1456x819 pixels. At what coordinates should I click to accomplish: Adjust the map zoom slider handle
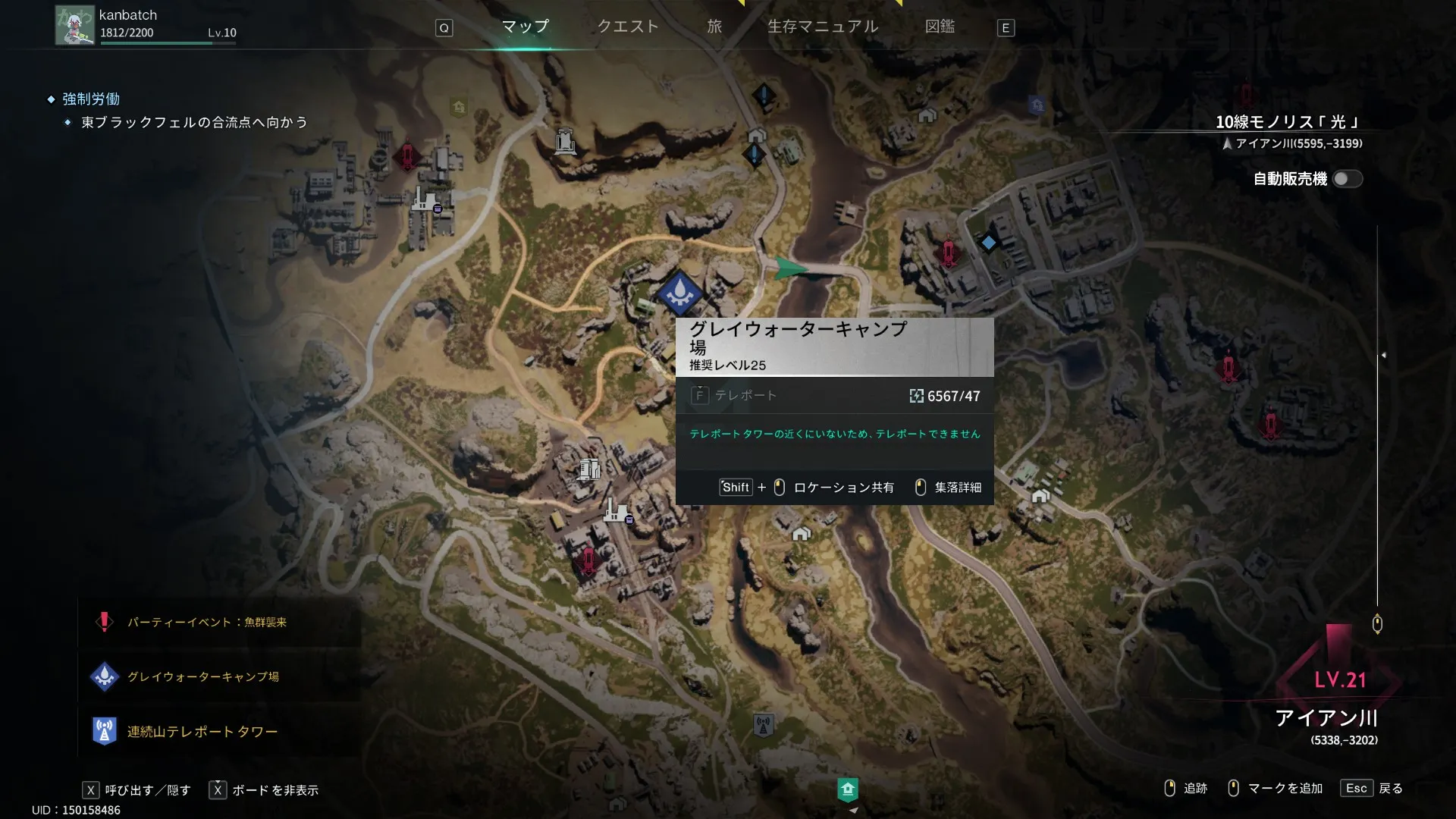pos(1377,624)
